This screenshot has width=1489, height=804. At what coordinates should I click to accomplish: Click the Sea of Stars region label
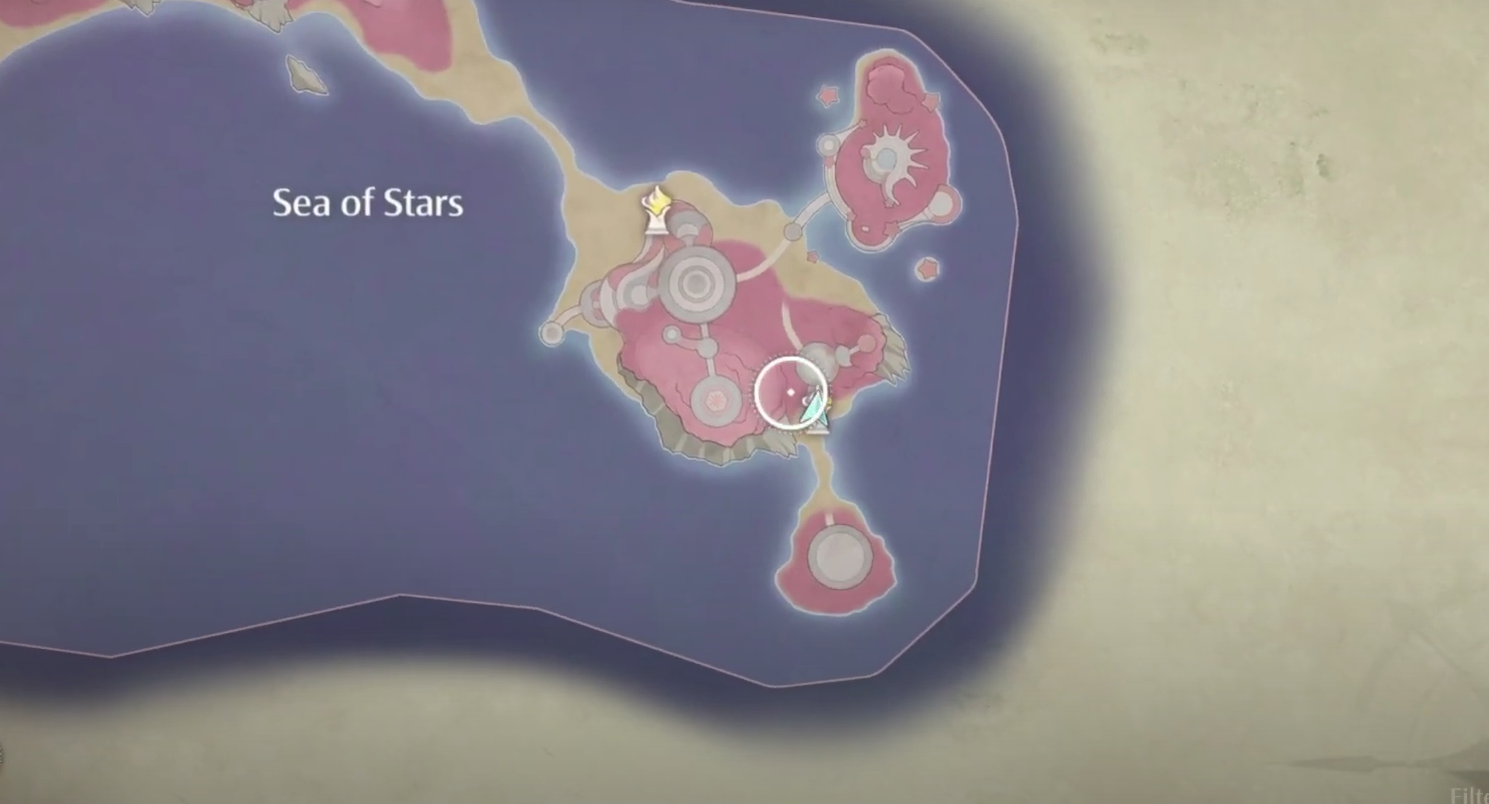point(367,203)
